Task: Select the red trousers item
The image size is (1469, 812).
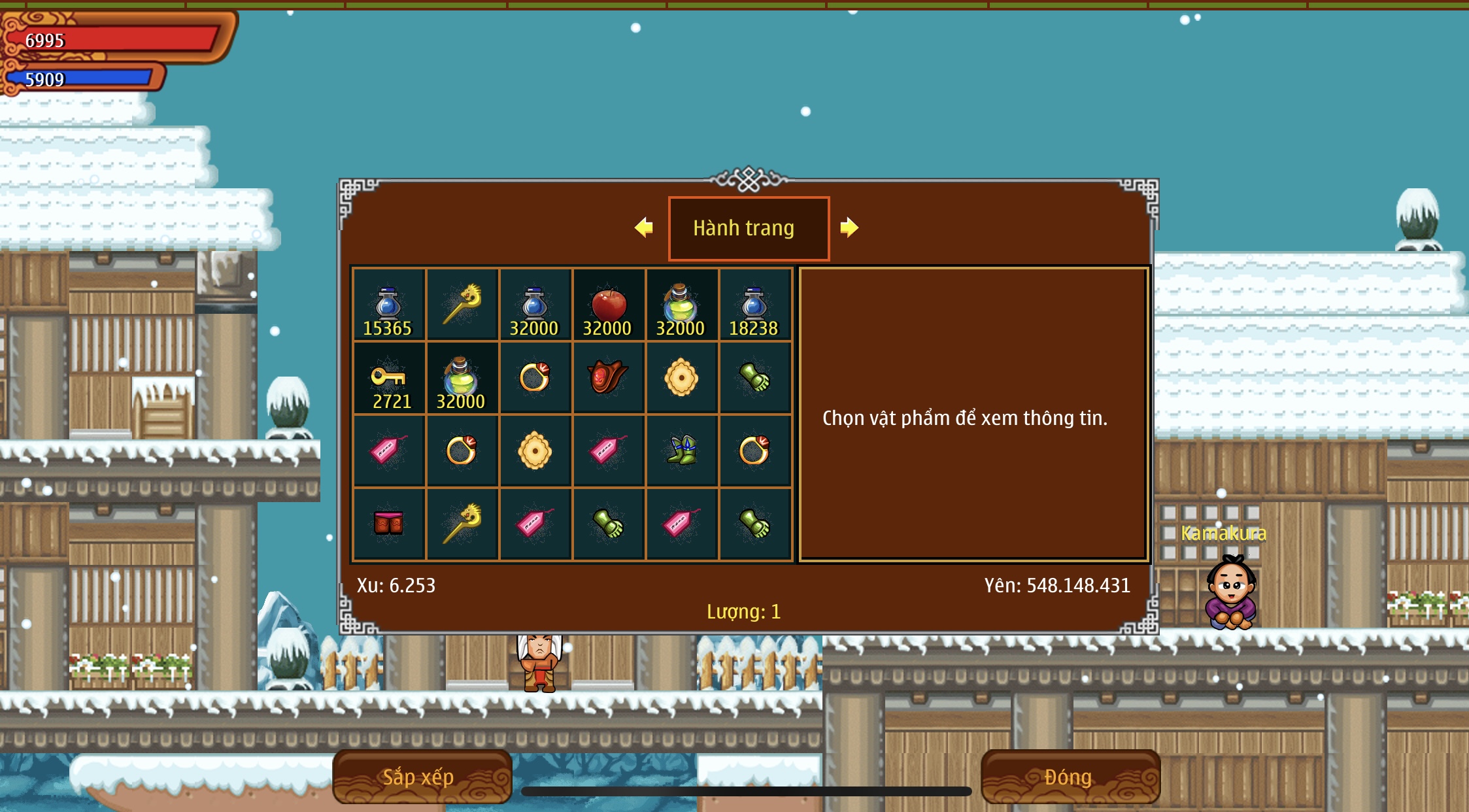Action: 389,524
